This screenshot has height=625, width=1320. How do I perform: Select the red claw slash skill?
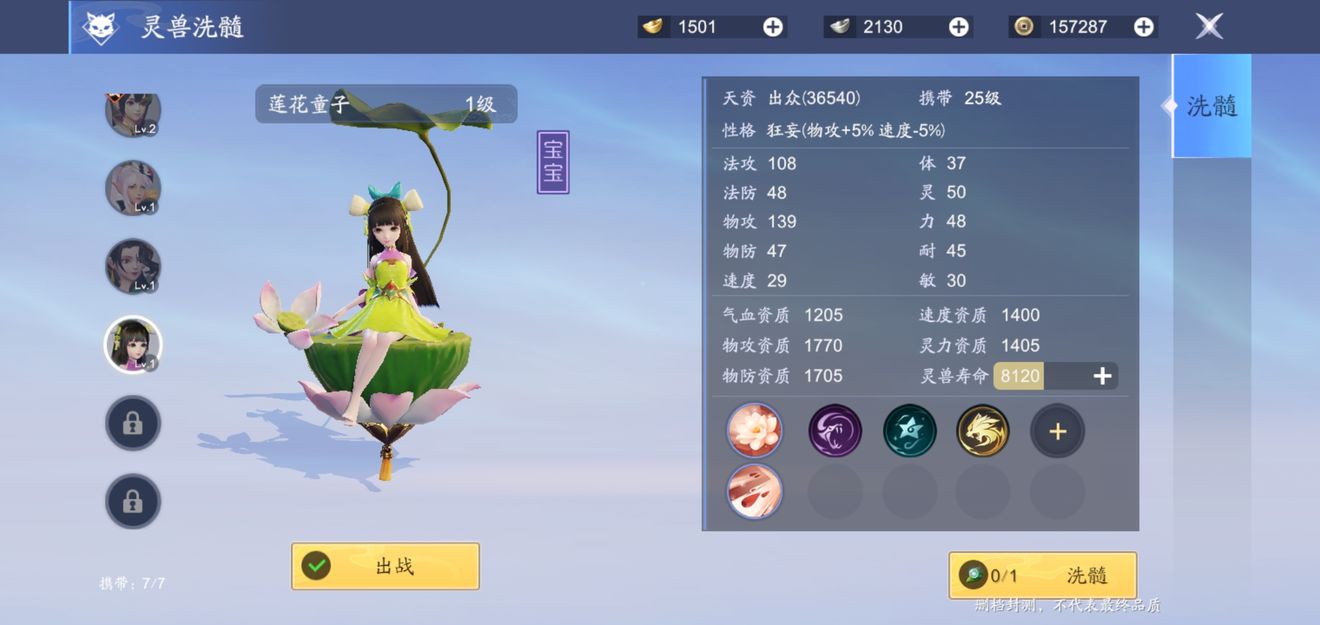click(755, 491)
